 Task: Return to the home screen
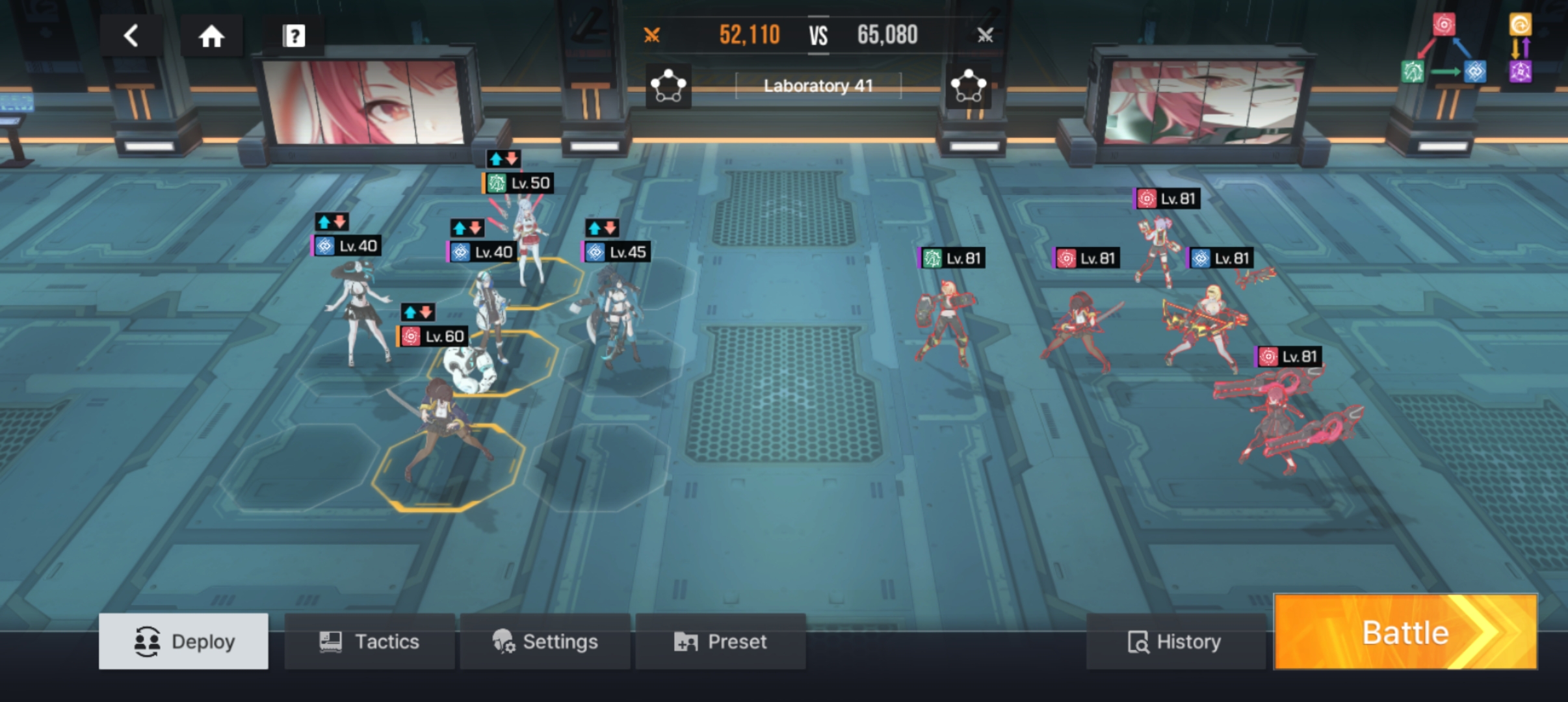[x=211, y=36]
